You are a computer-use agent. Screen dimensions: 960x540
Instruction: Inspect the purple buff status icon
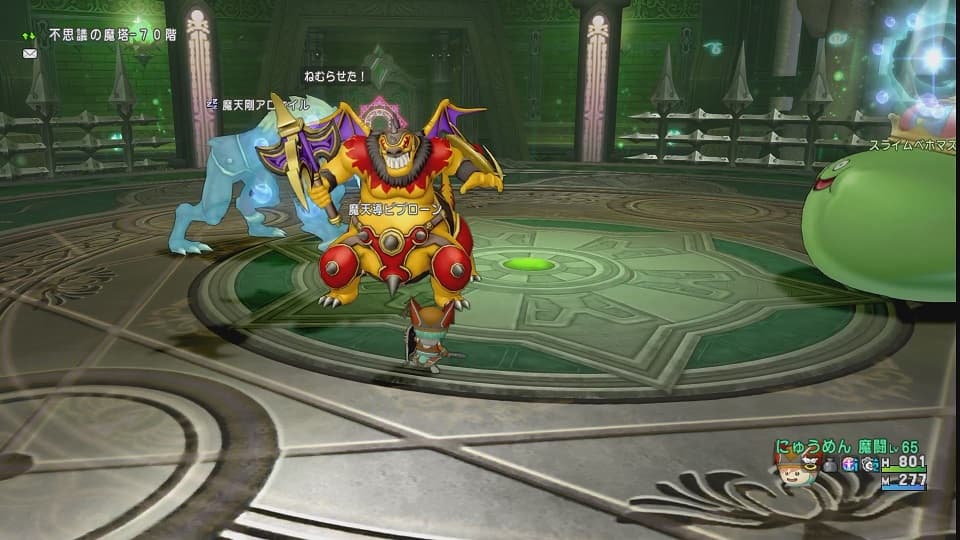[851, 464]
